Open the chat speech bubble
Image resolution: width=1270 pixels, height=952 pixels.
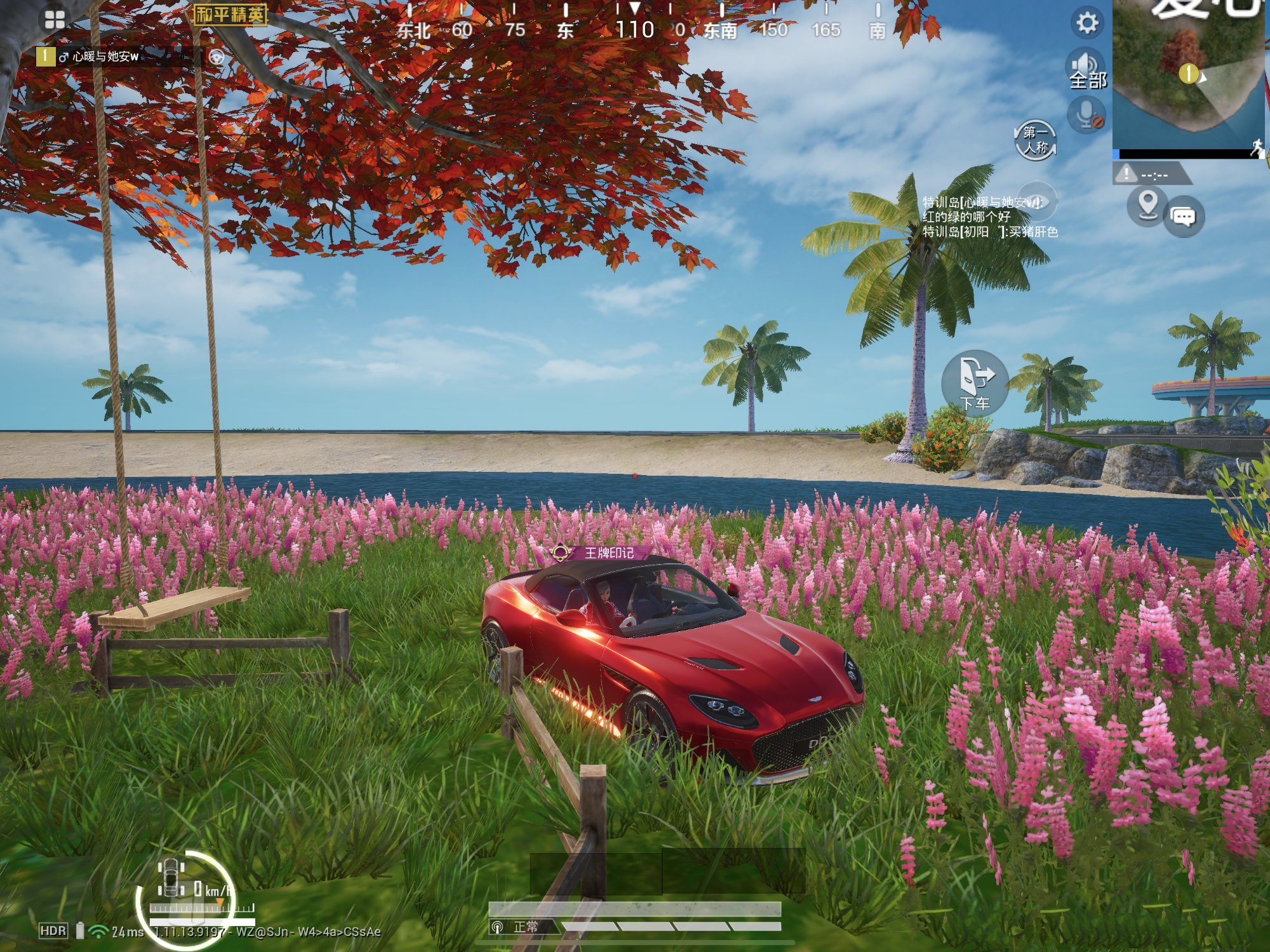(x=1183, y=217)
